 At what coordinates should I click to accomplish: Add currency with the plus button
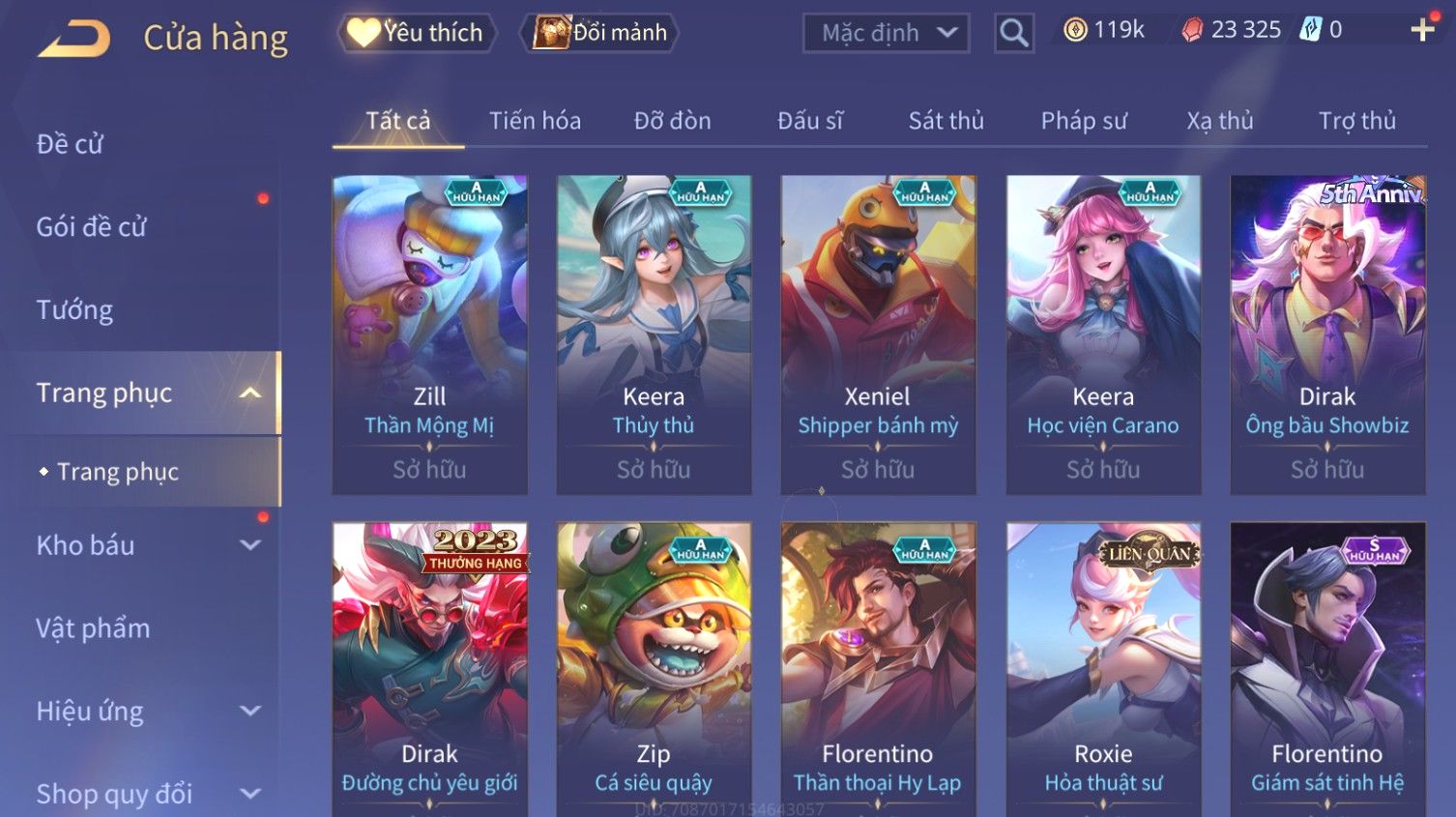click(1421, 30)
